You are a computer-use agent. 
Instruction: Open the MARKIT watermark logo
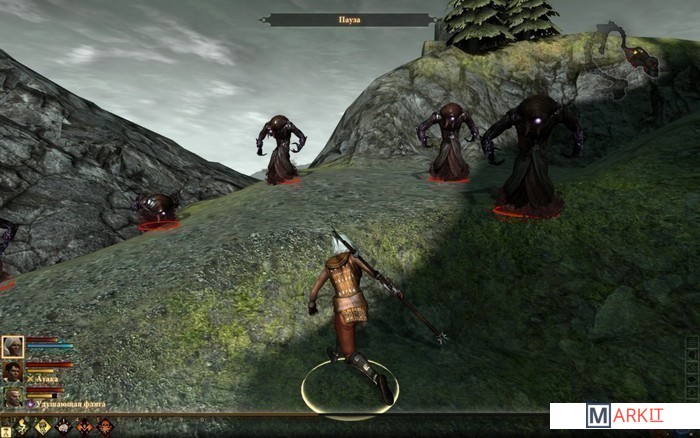pyautogui.click(x=623, y=416)
